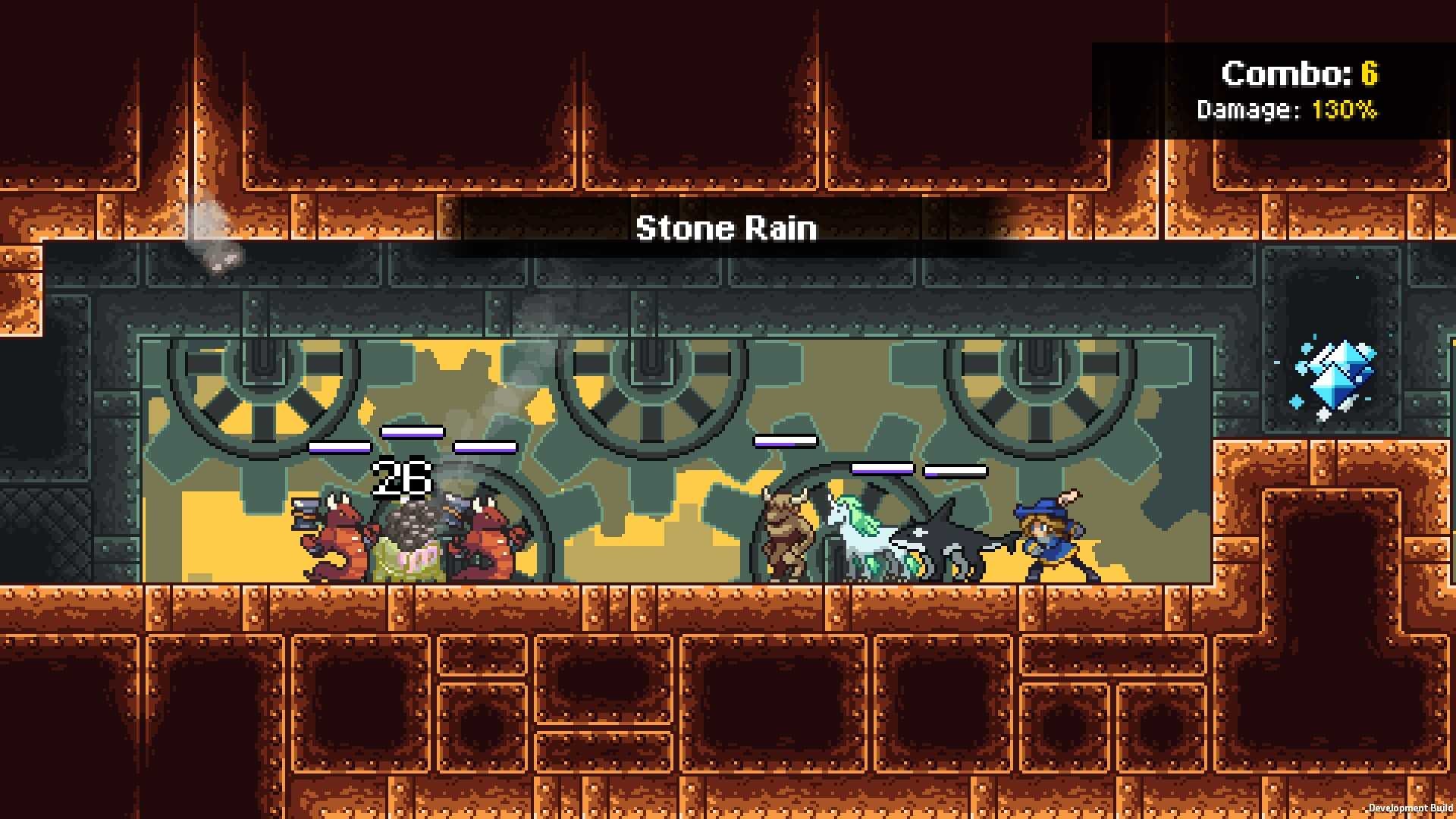Click the Stone Rain ability banner
The width and height of the screenshot is (1456, 819).
726,227
